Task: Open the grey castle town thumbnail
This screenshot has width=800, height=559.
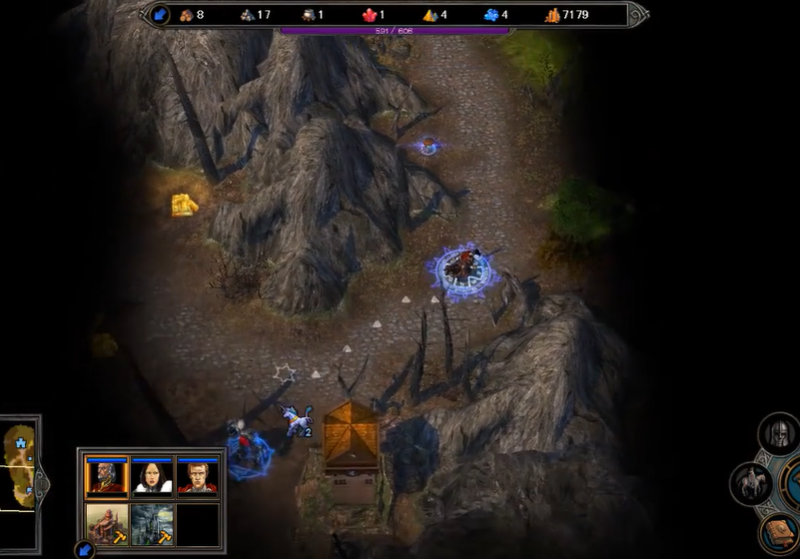Action: (152, 523)
